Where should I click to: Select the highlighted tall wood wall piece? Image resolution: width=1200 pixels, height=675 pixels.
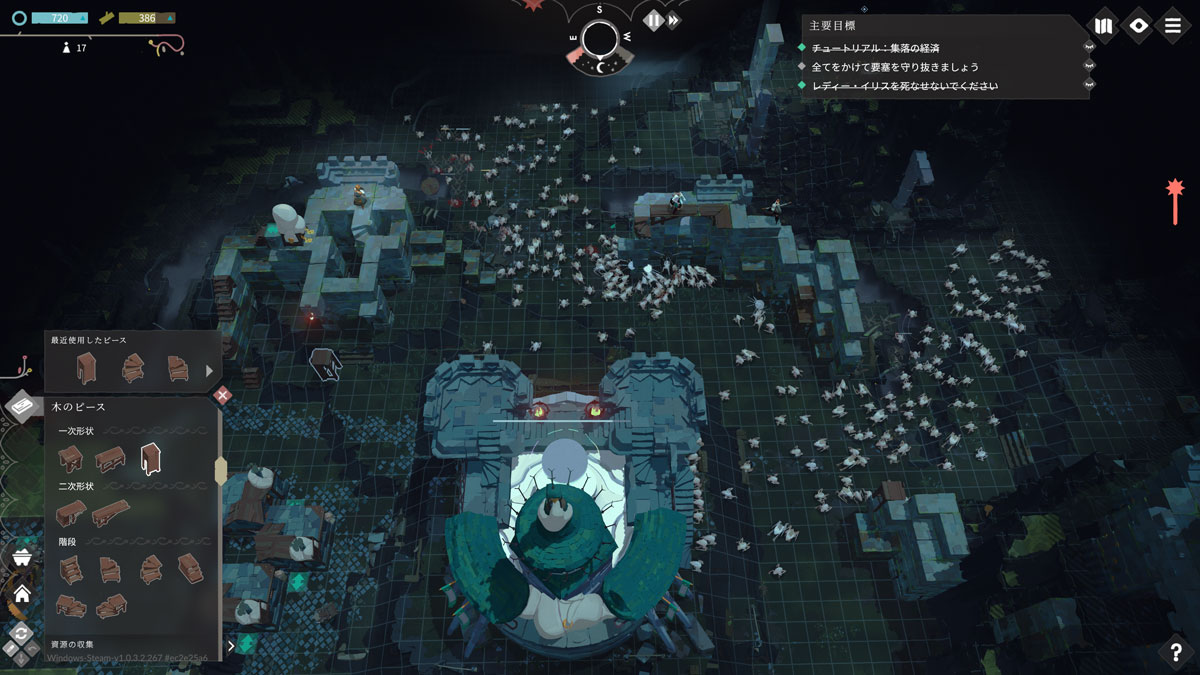pyautogui.click(x=151, y=459)
